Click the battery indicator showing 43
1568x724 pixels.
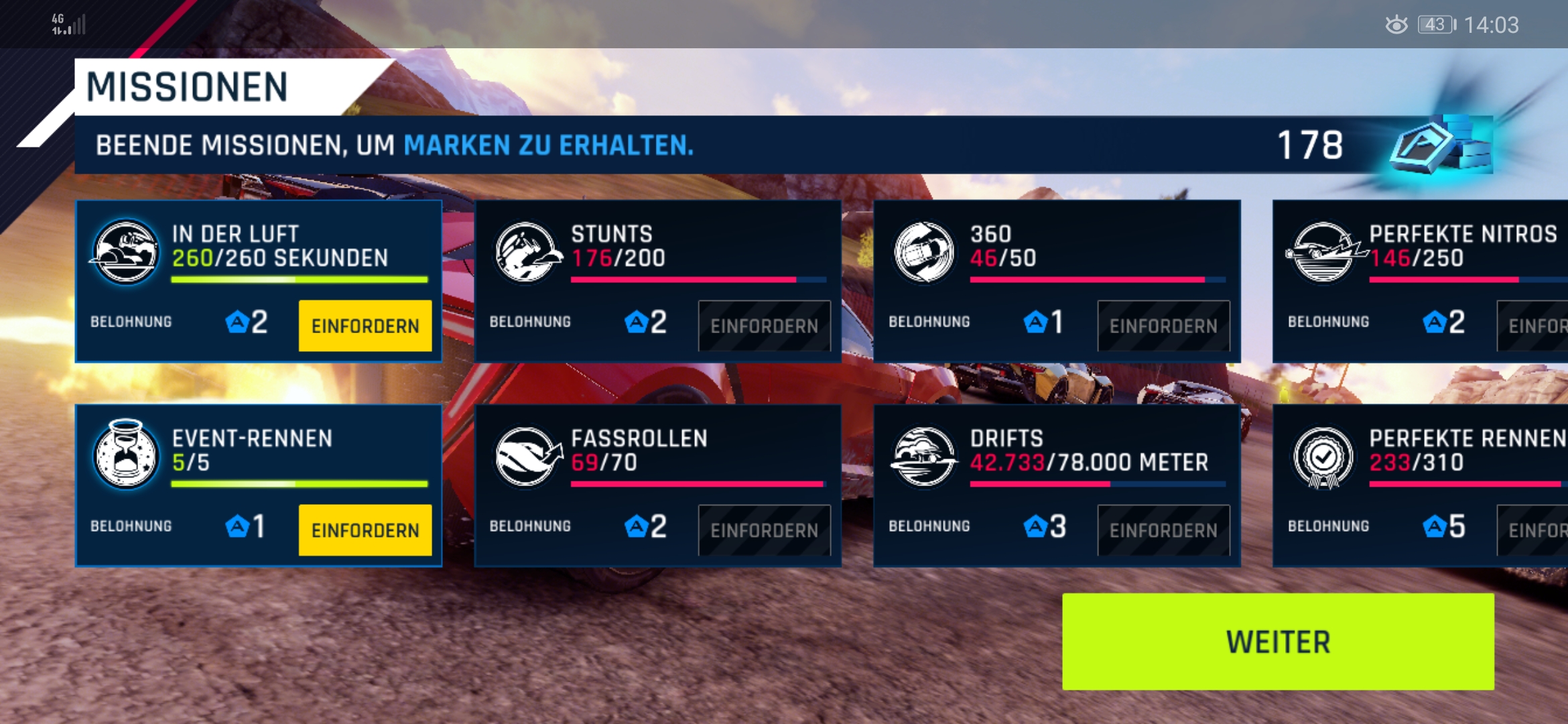click(1434, 24)
